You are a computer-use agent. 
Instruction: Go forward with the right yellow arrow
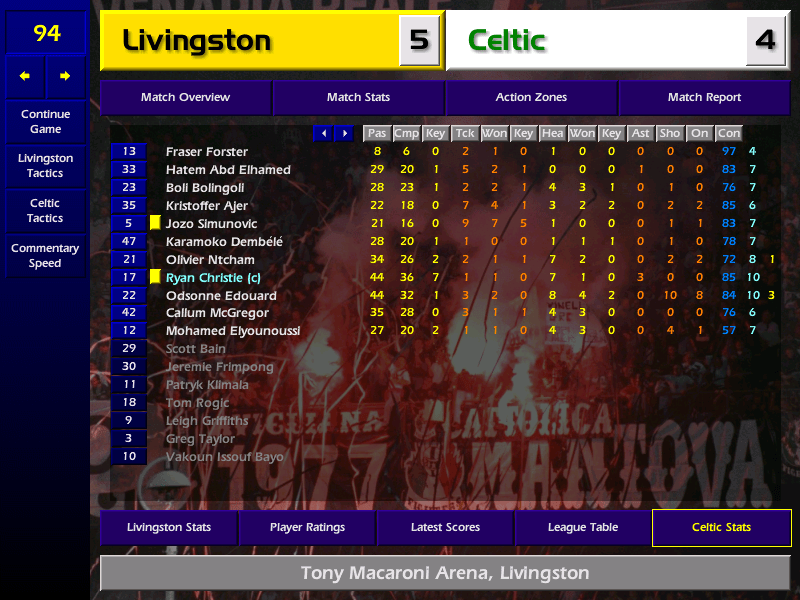pyautogui.click(x=66, y=76)
